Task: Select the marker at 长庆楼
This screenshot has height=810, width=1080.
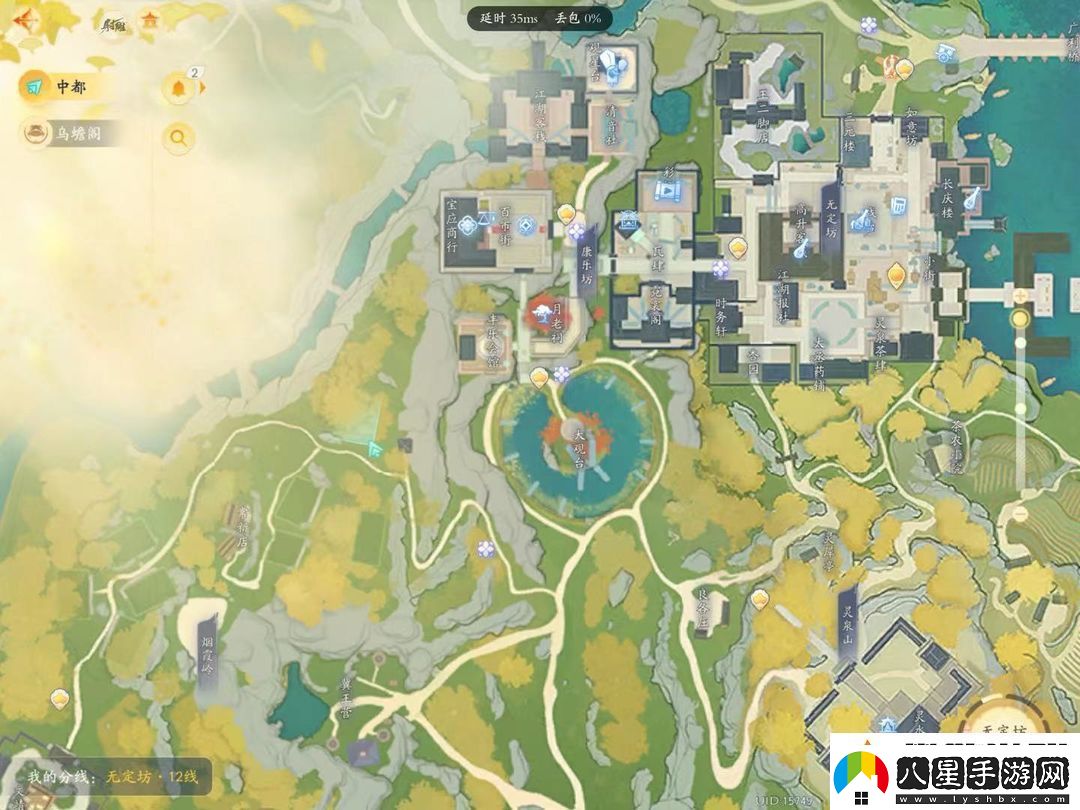Action: coord(971,199)
